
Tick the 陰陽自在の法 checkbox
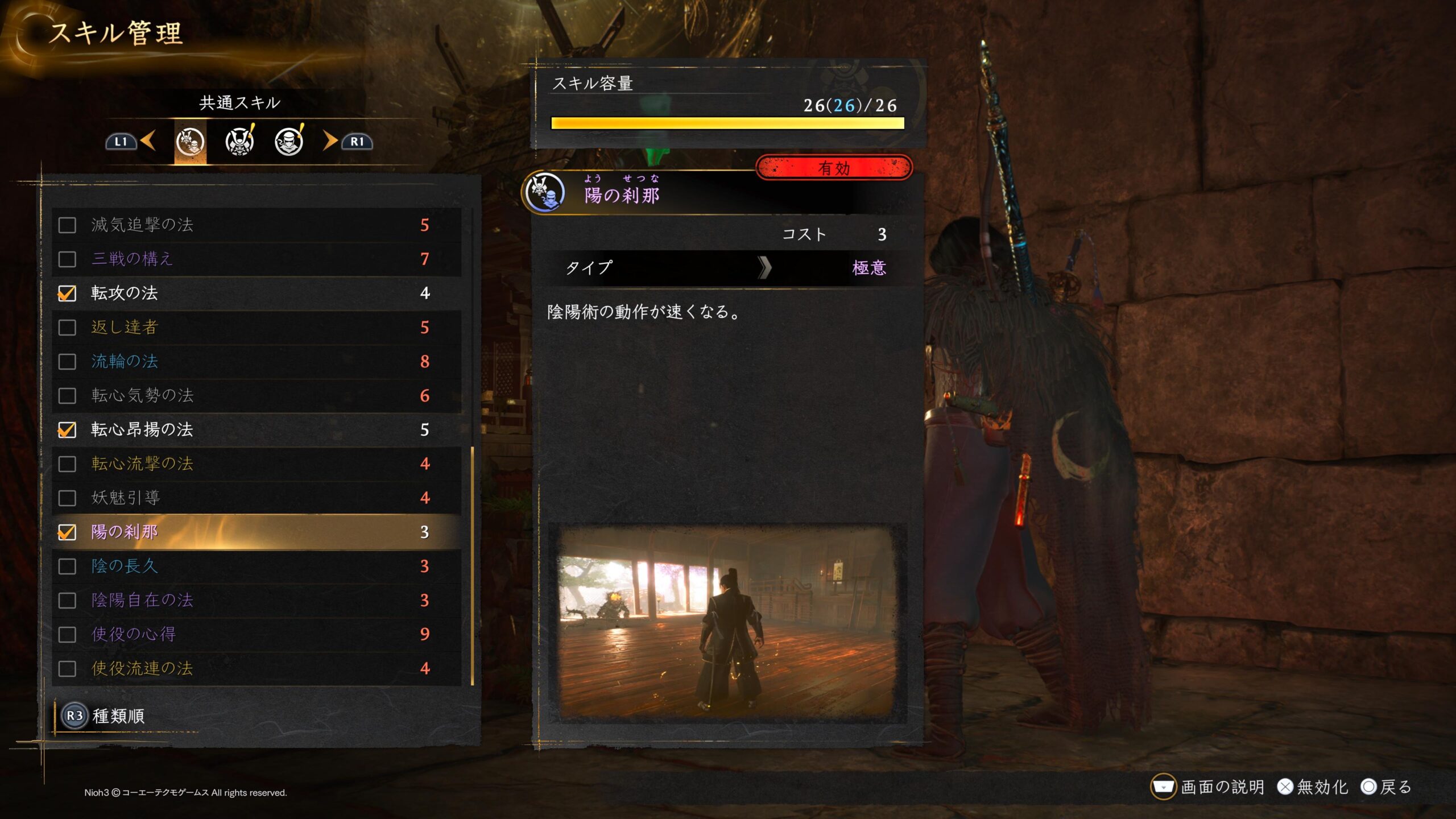coord(67,601)
